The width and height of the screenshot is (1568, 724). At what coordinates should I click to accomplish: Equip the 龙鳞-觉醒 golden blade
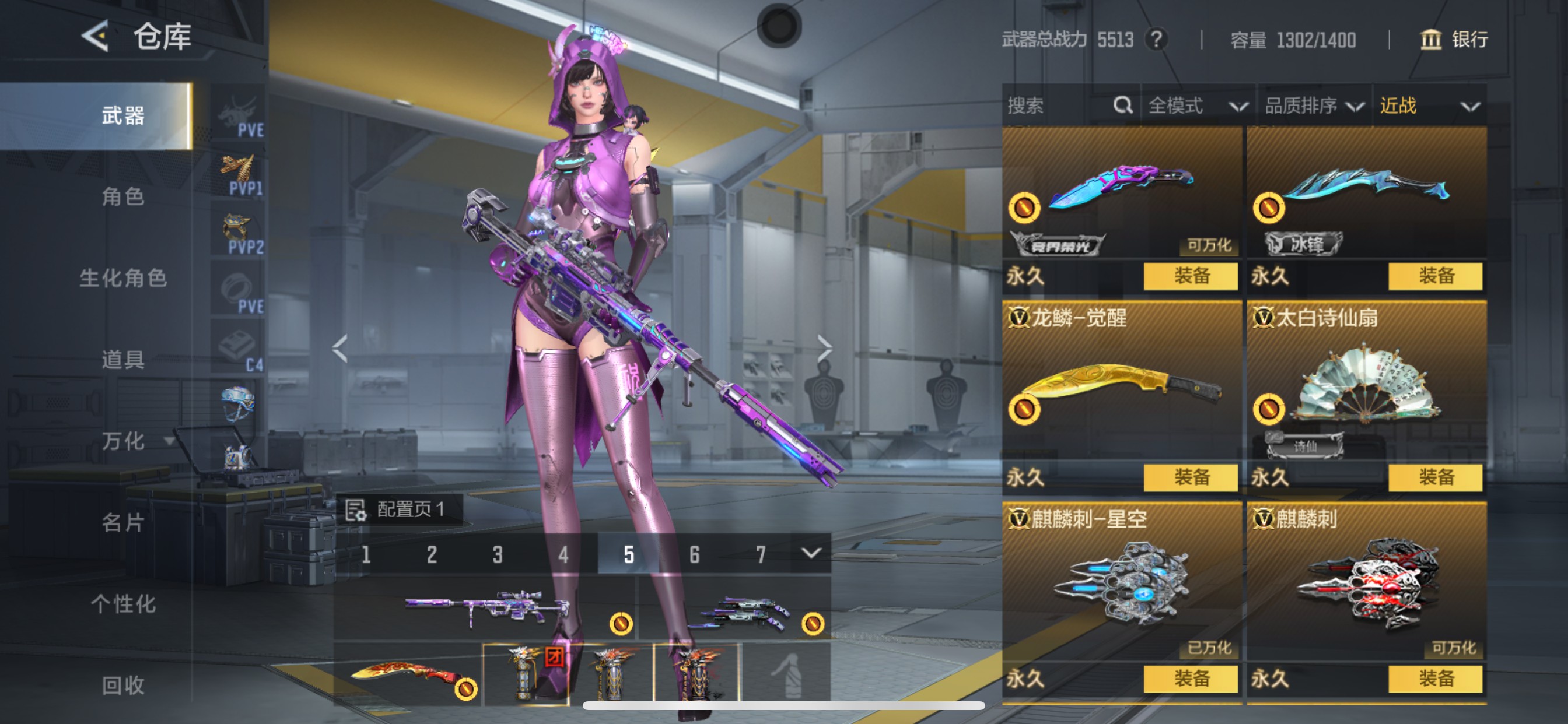click(1191, 477)
